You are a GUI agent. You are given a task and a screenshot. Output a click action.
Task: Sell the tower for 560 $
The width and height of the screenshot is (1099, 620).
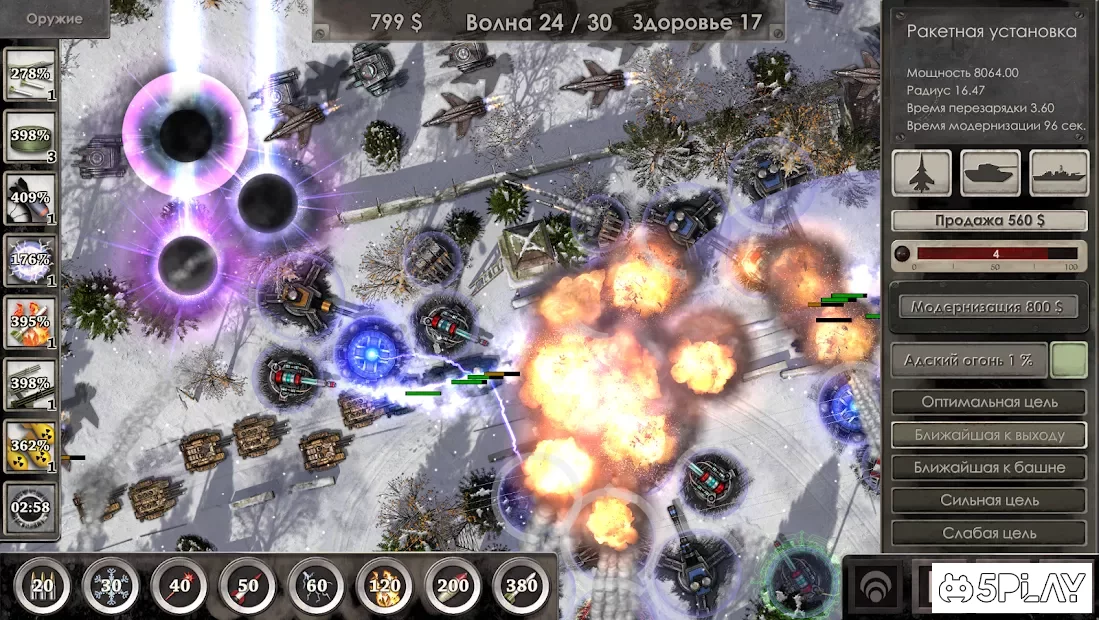989,221
